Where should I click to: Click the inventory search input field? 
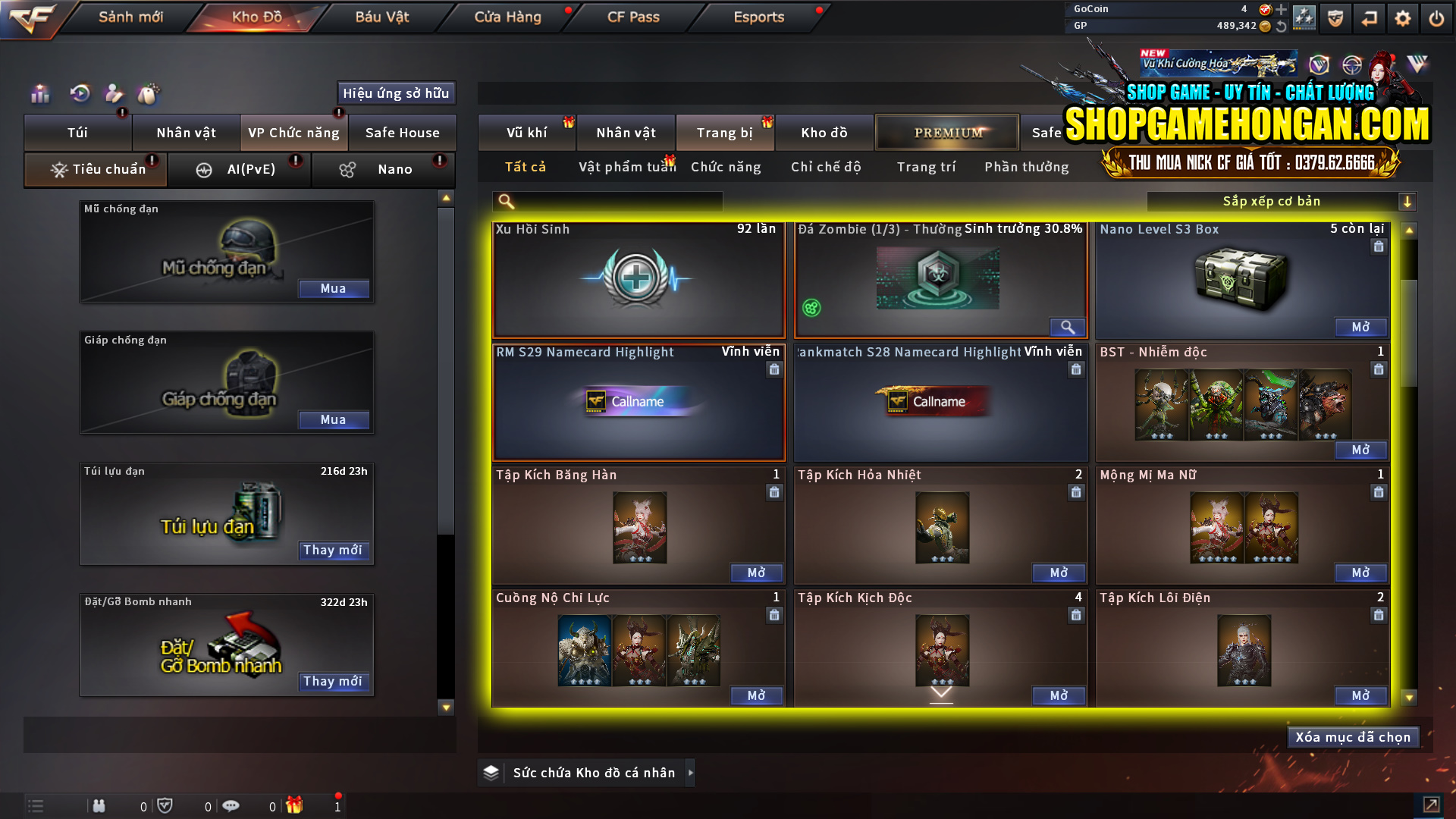(x=607, y=201)
